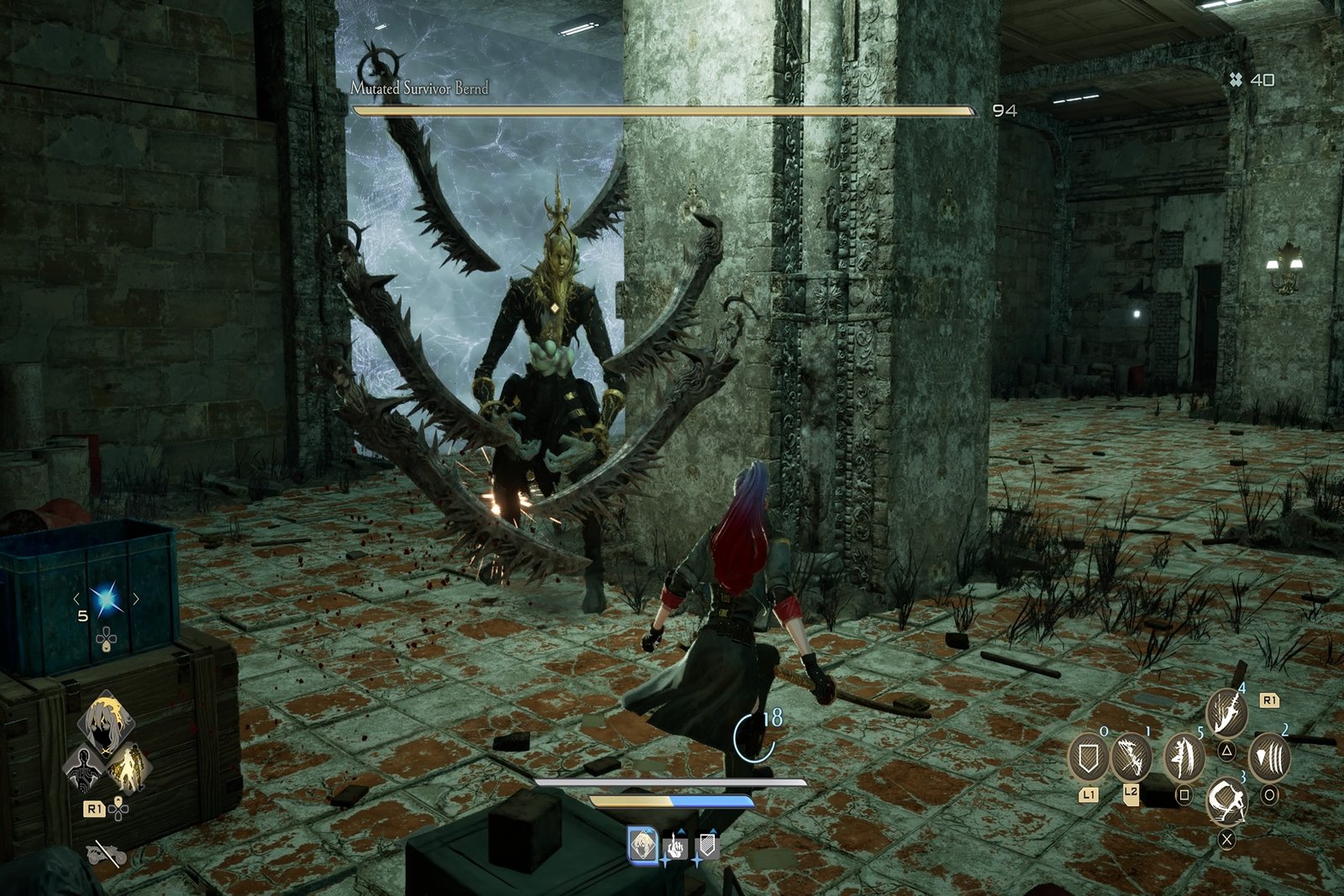Image resolution: width=1344 pixels, height=896 pixels.
Task: Toggle the disabled motorbike indicator
Action: point(106,854)
